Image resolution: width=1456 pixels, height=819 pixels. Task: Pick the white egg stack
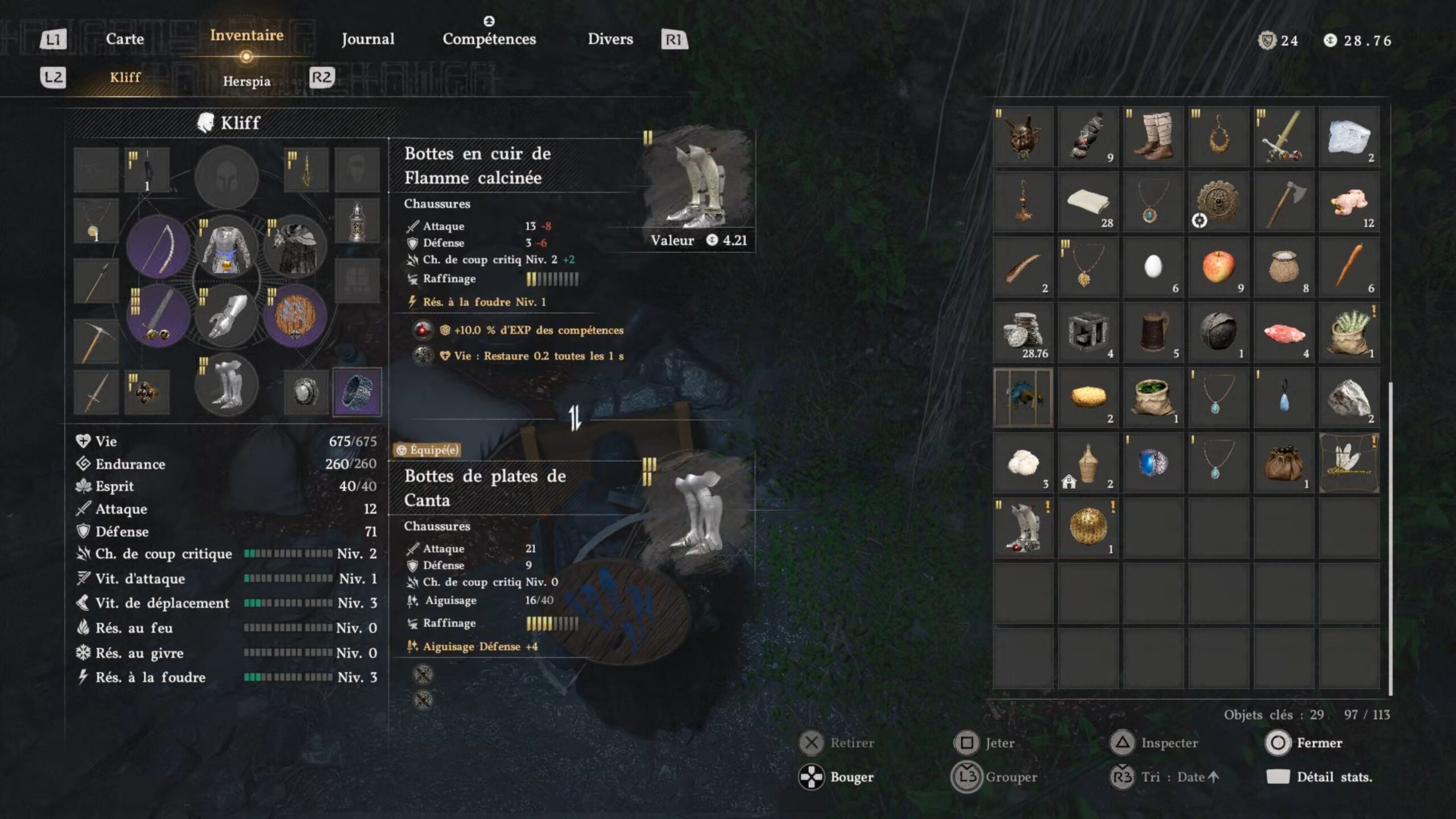1153,267
